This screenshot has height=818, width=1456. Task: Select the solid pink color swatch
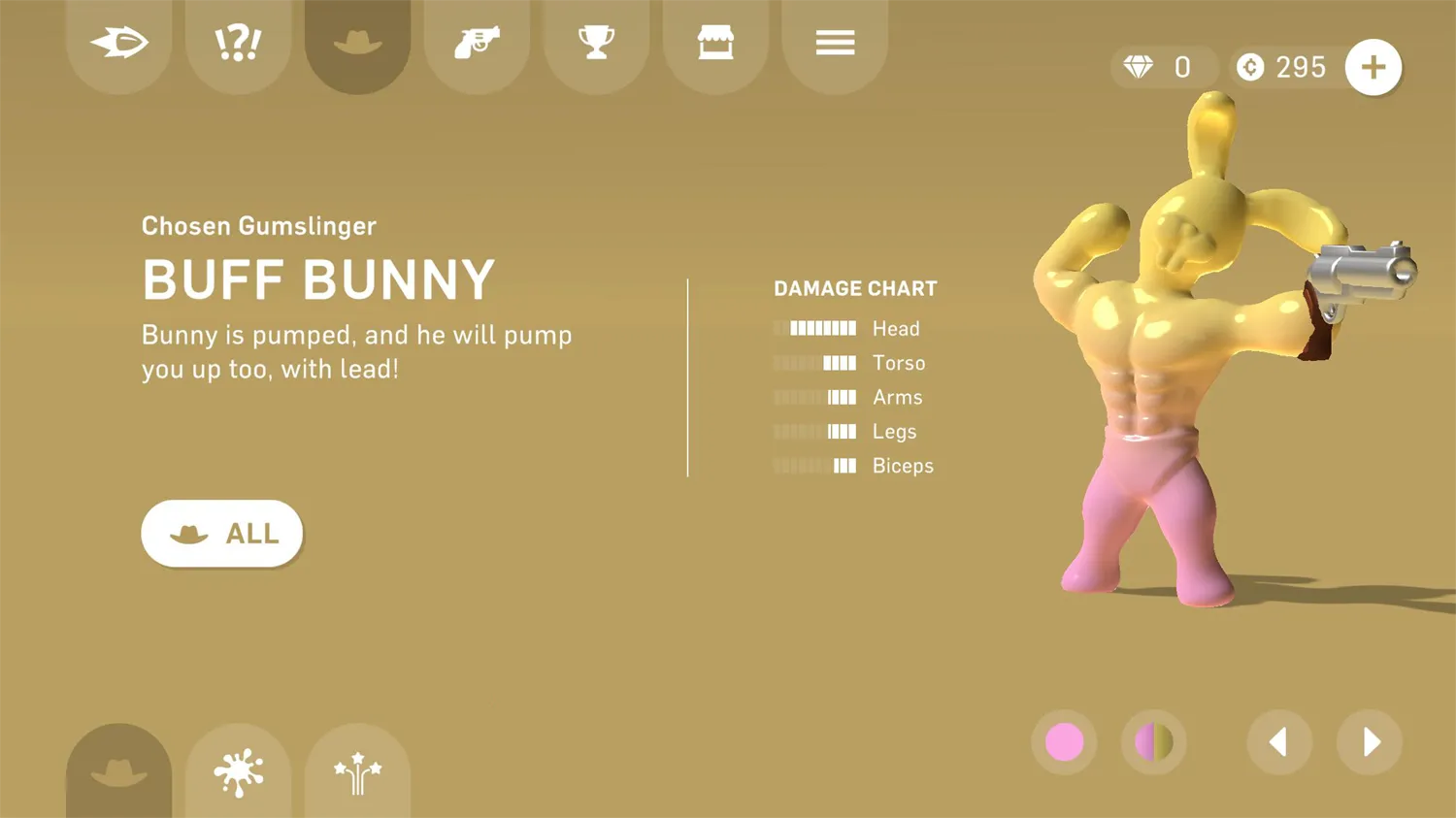tap(1064, 742)
